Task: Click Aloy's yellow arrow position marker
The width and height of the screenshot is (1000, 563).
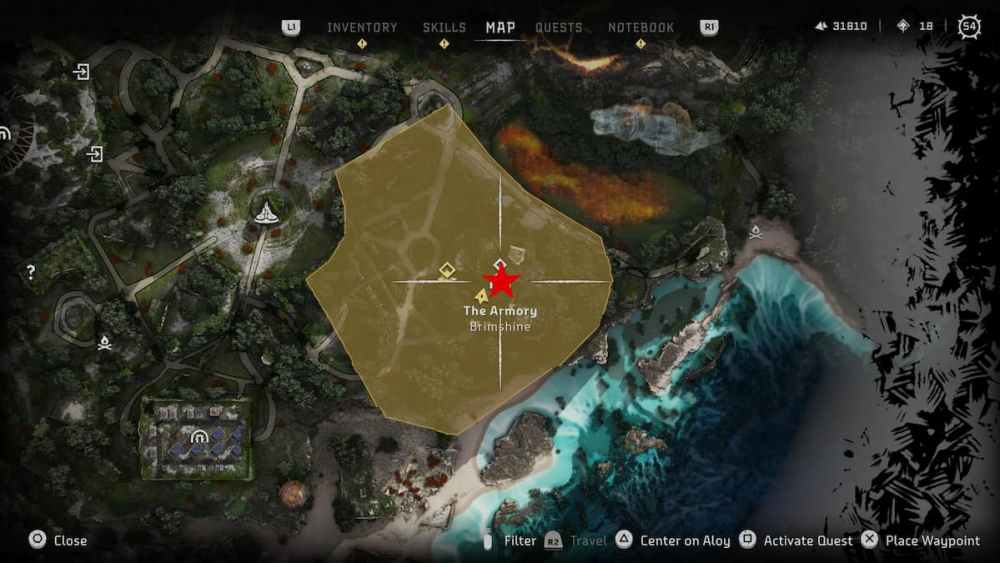Action: 482,296
